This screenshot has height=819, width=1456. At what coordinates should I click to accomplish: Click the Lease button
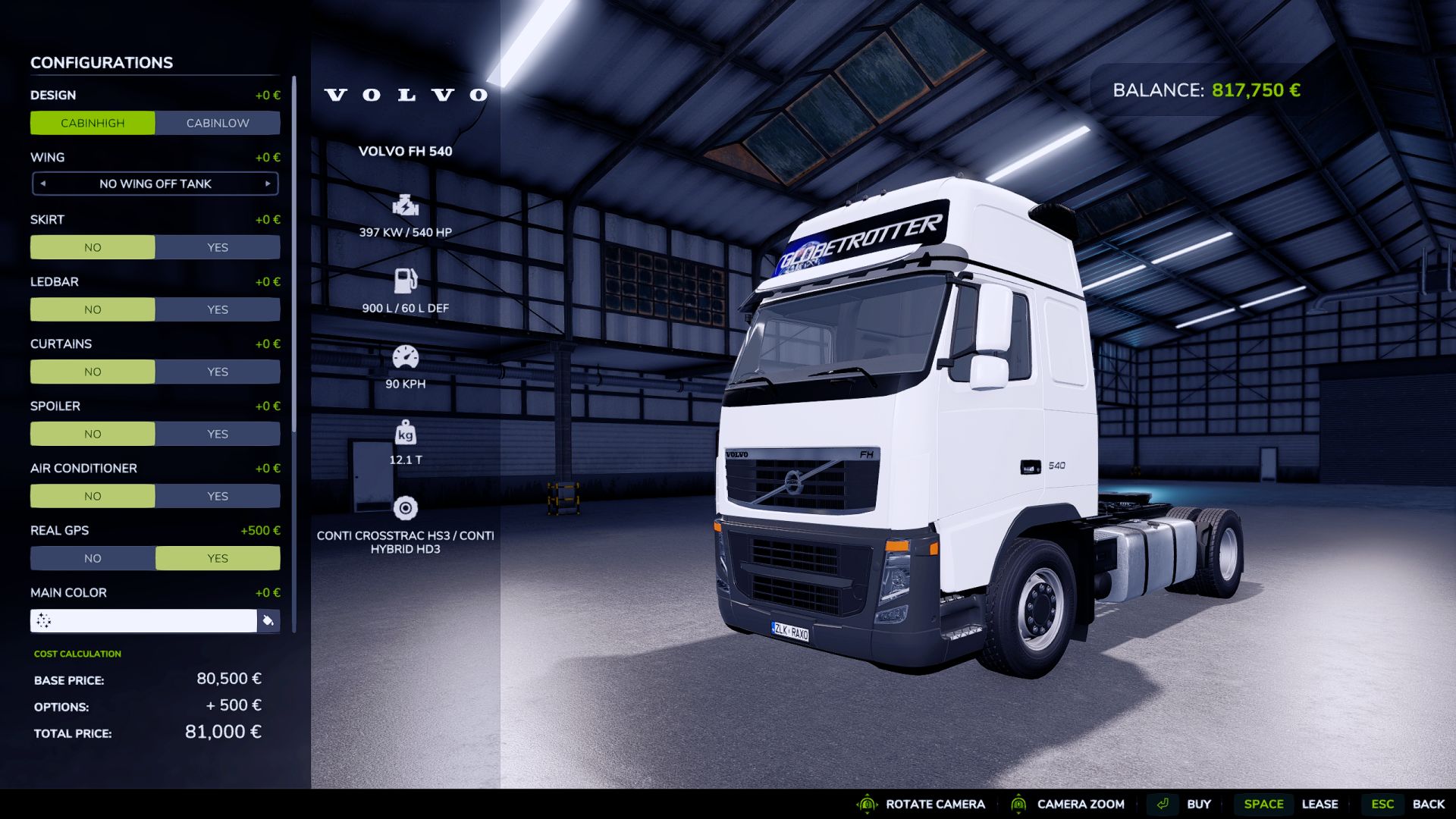click(x=1321, y=804)
